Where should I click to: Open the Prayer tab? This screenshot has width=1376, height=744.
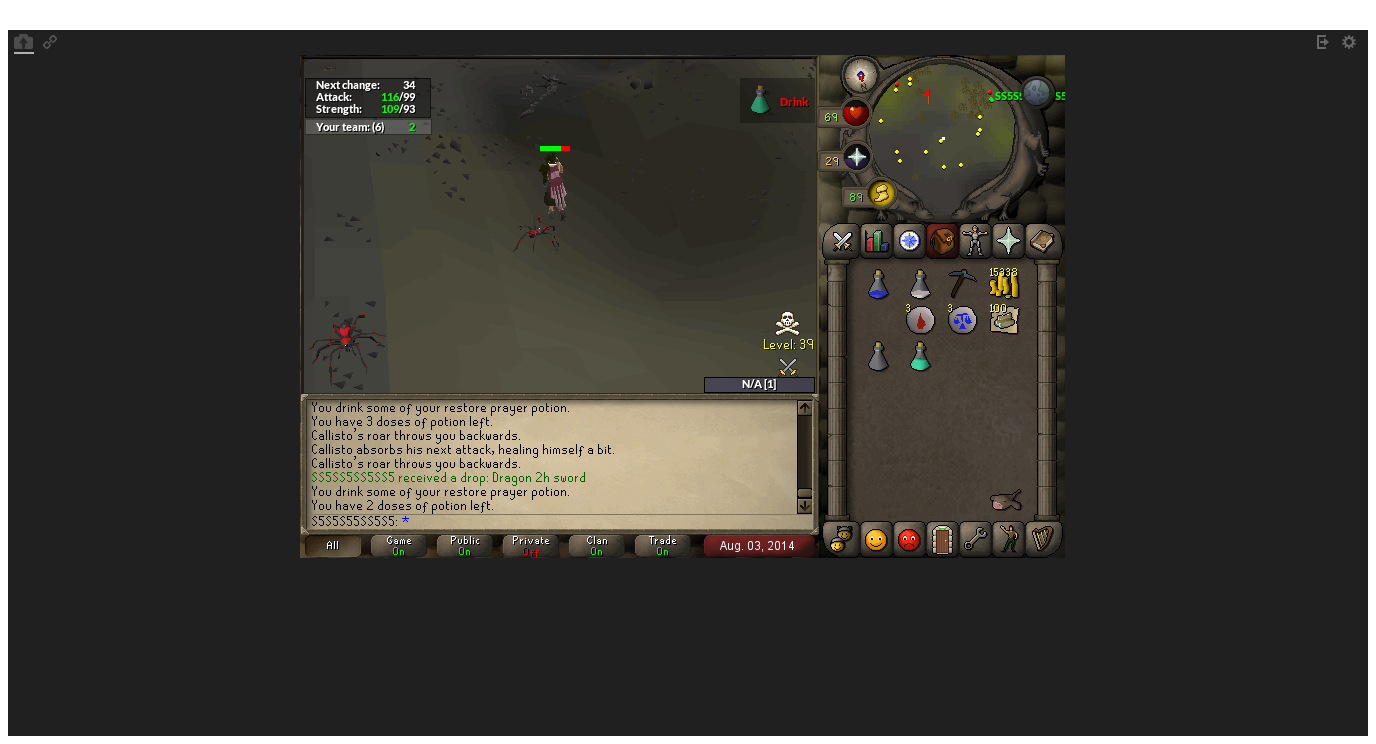point(1009,241)
